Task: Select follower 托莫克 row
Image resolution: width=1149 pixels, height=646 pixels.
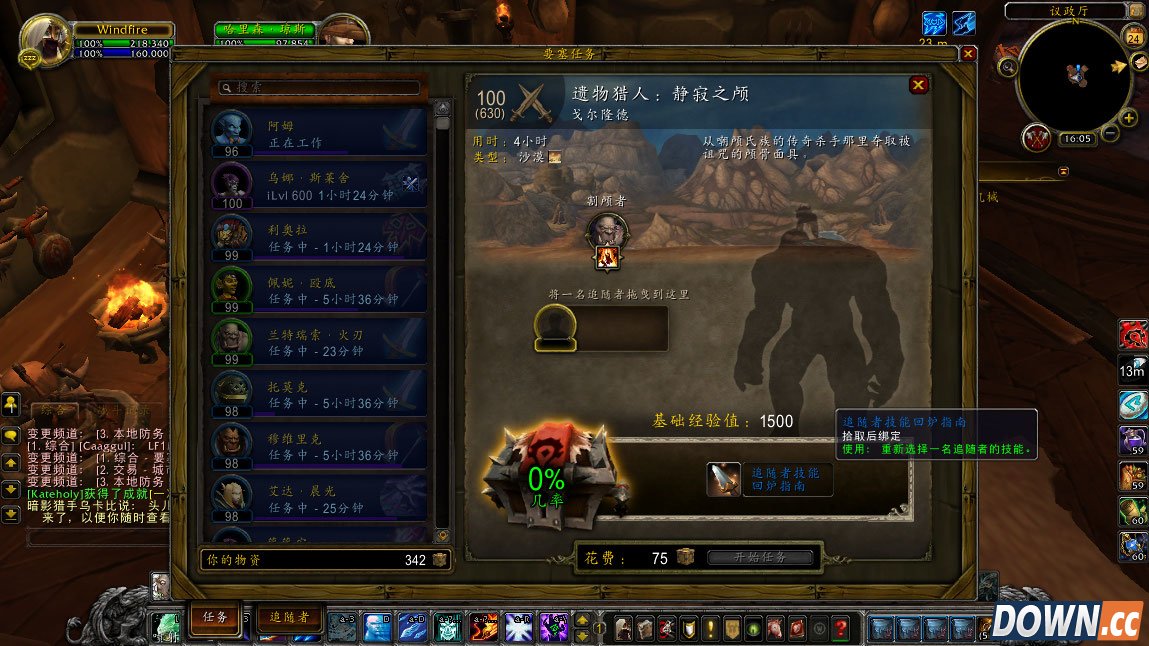Action: (319, 394)
